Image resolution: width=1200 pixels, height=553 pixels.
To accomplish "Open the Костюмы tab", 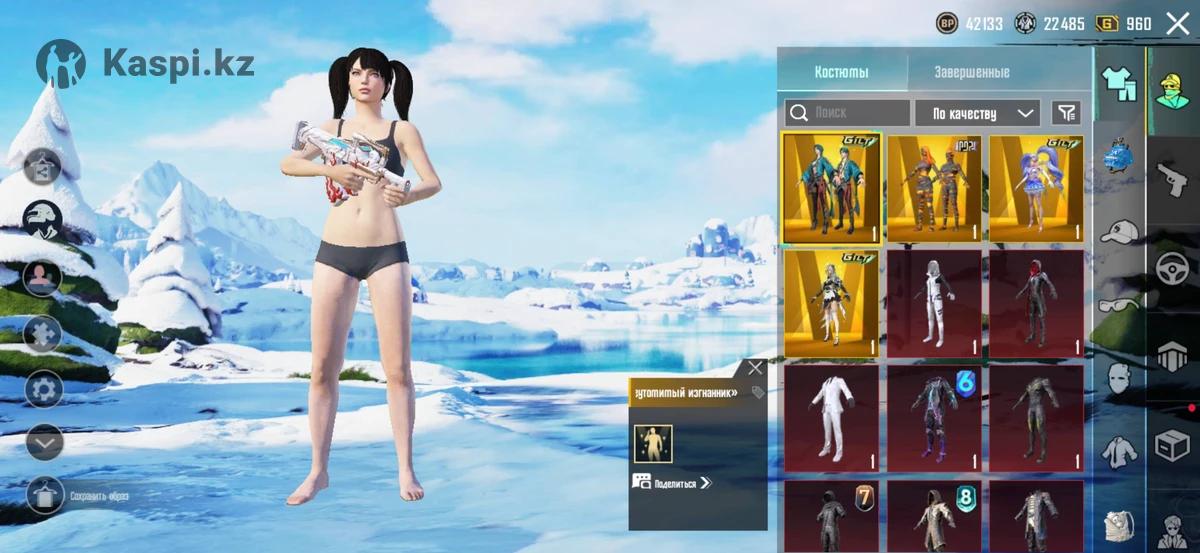I will point(841,72).
